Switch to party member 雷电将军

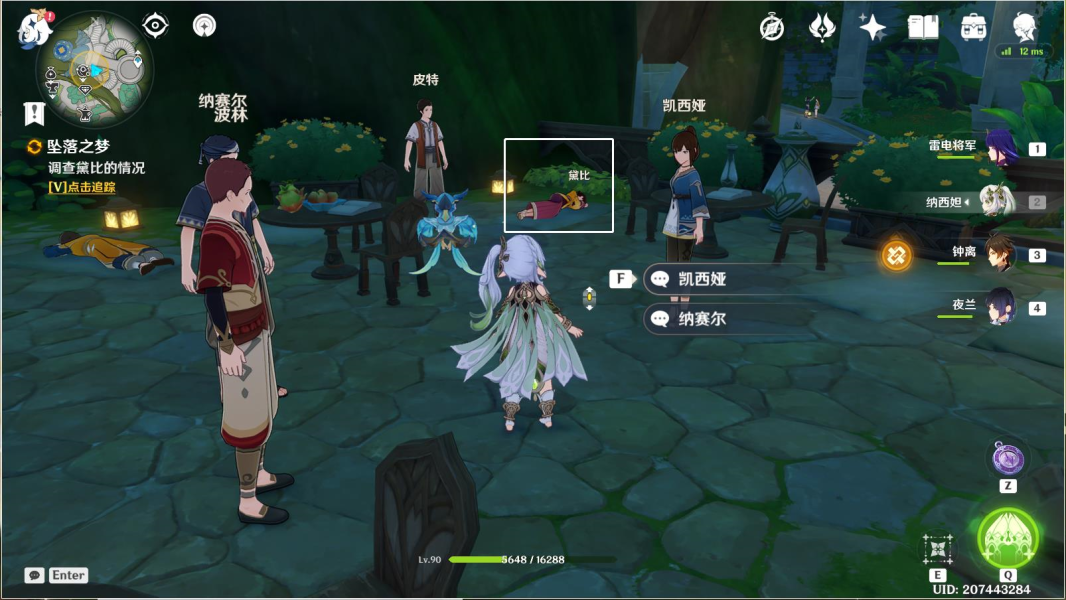(x=1000, y=148)
